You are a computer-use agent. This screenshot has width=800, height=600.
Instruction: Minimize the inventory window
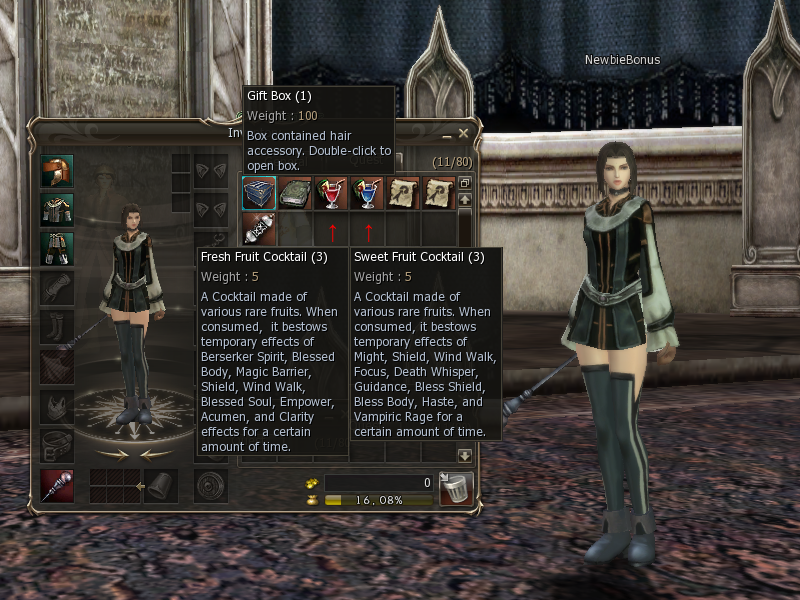point(447,133)
